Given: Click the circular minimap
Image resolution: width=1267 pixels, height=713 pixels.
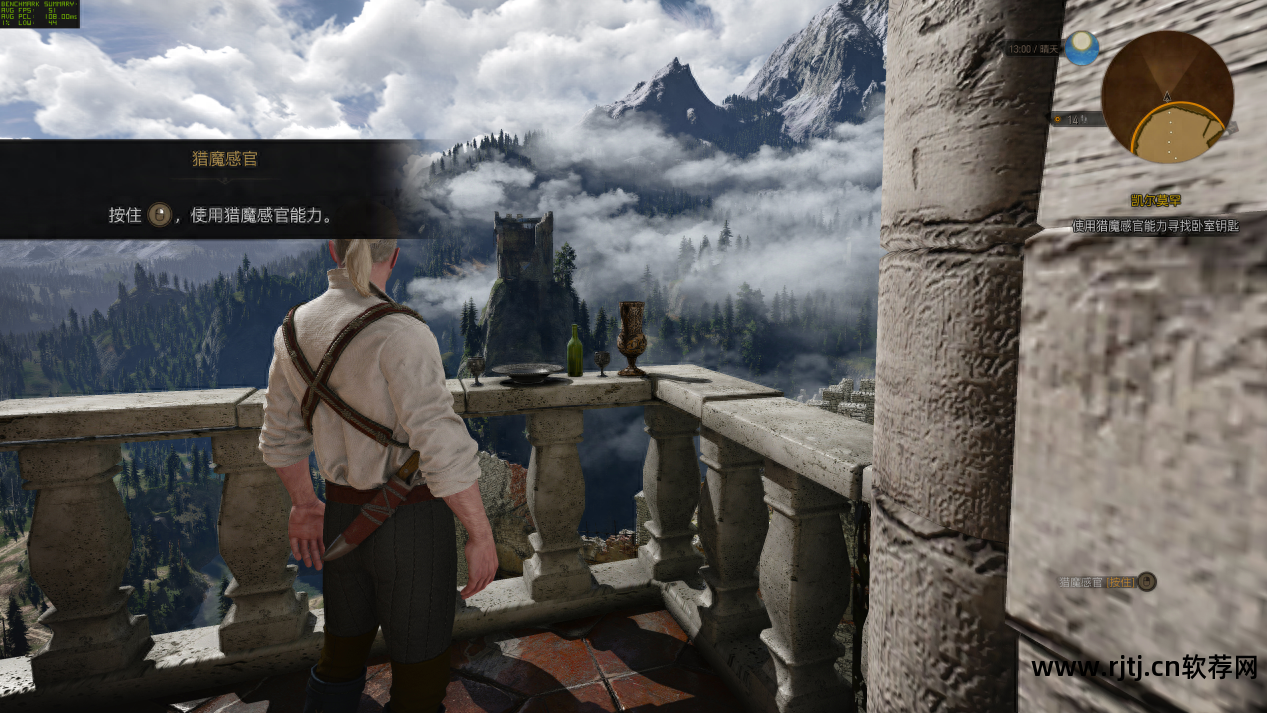Looking at the screenshot, I should coord(1167,97).
